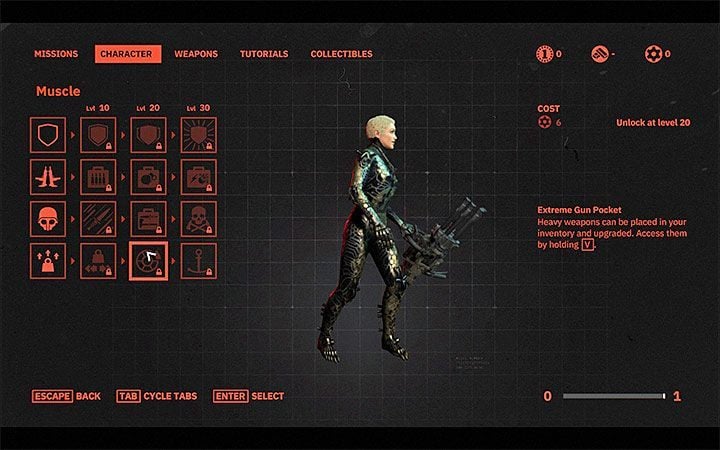Select the unlocked shield outline skill
Viewport: 720px width, 450px height.
pyautogui.click(x=48, y=134)
